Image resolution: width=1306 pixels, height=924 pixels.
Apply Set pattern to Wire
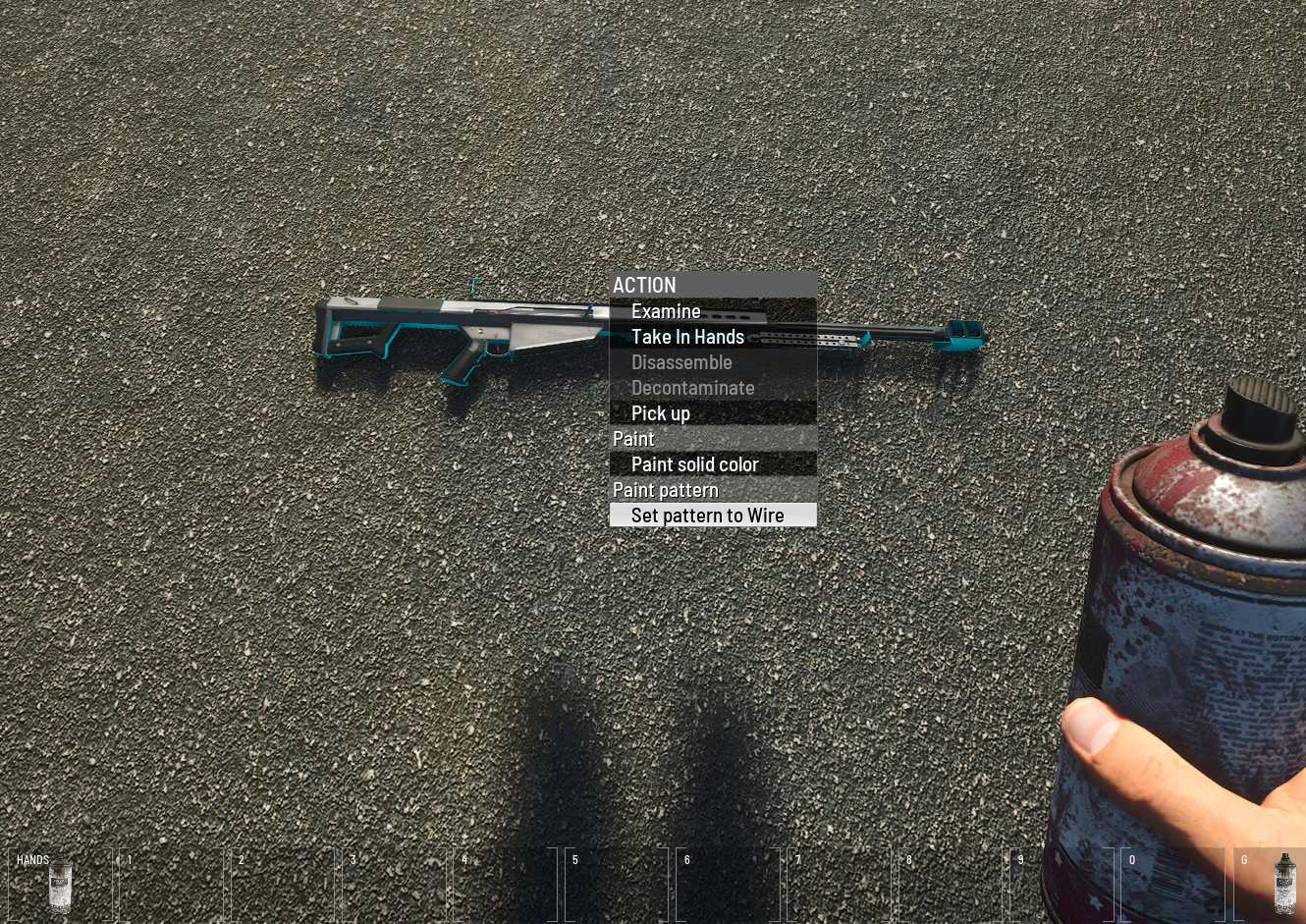707,515
